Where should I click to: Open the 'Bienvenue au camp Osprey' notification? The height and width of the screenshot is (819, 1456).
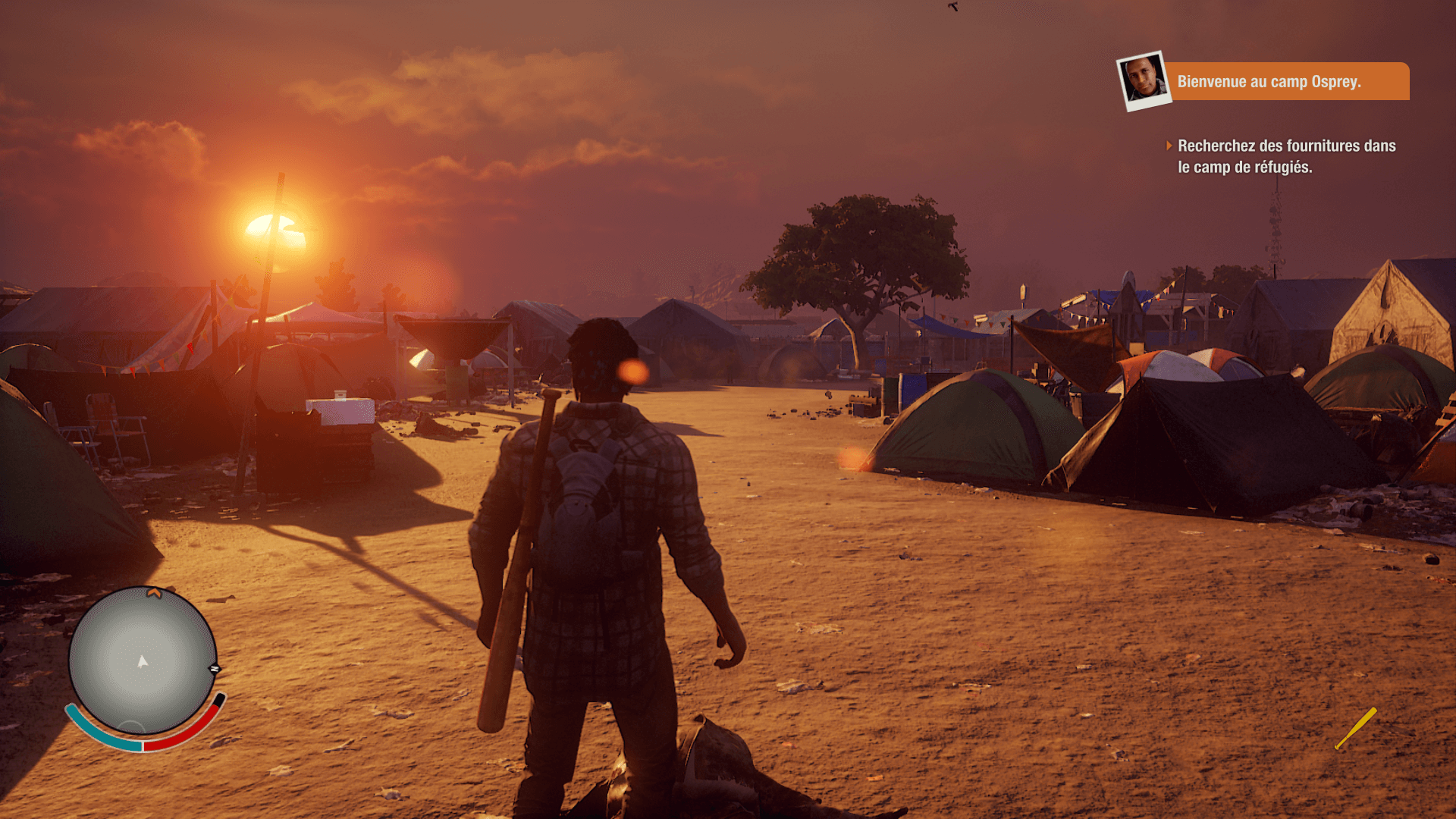tap(1286, 82)
